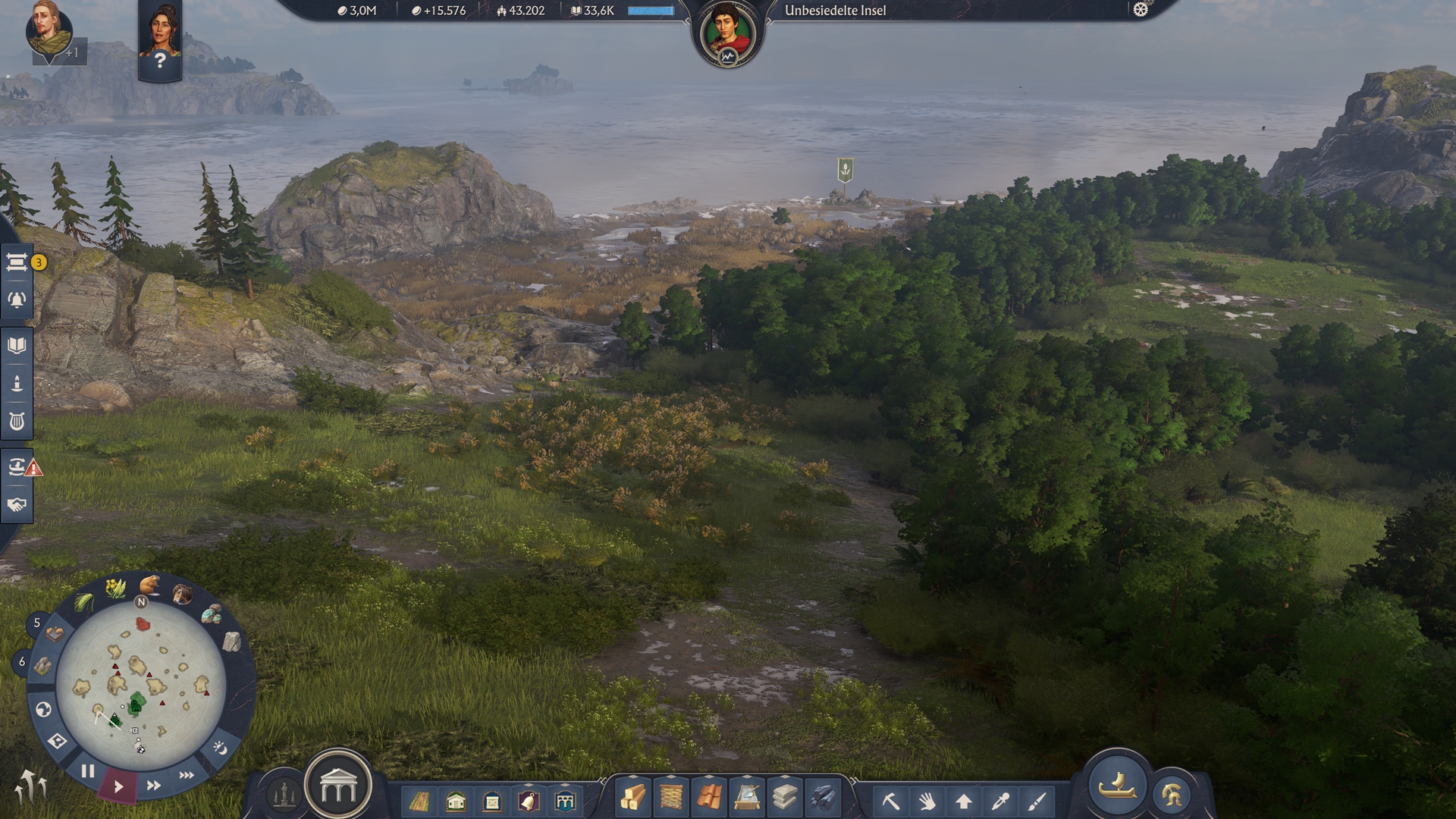Open diplomacy with the handshake icon
The image size is (1456, 819).
(x=17, y=504)
